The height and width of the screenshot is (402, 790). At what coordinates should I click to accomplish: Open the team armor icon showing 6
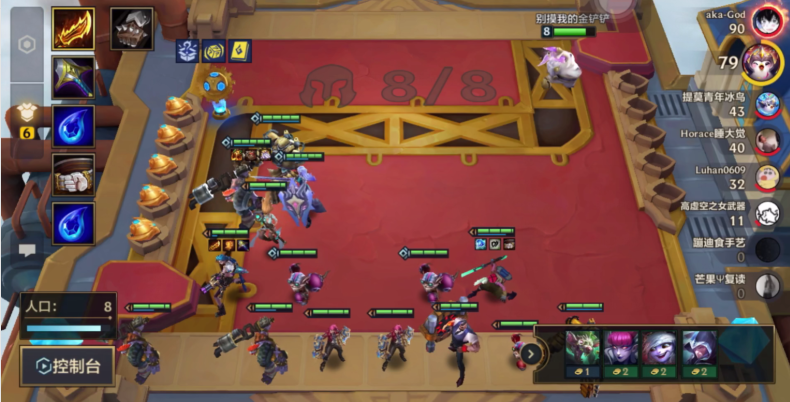tap(27, 119)
